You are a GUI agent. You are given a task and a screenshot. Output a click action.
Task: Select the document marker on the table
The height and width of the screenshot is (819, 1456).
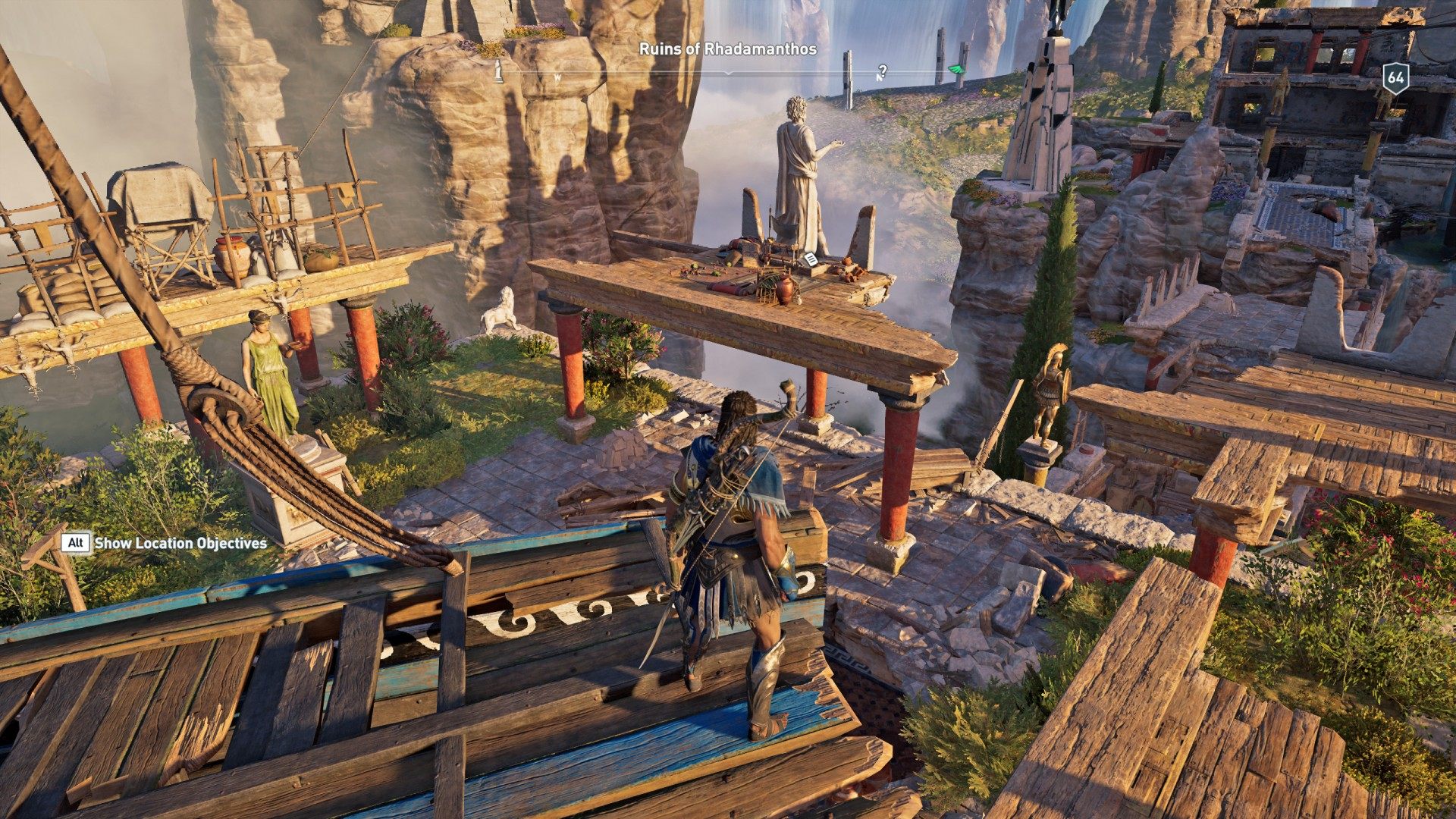pyautogui.click(x=811, y=259)
